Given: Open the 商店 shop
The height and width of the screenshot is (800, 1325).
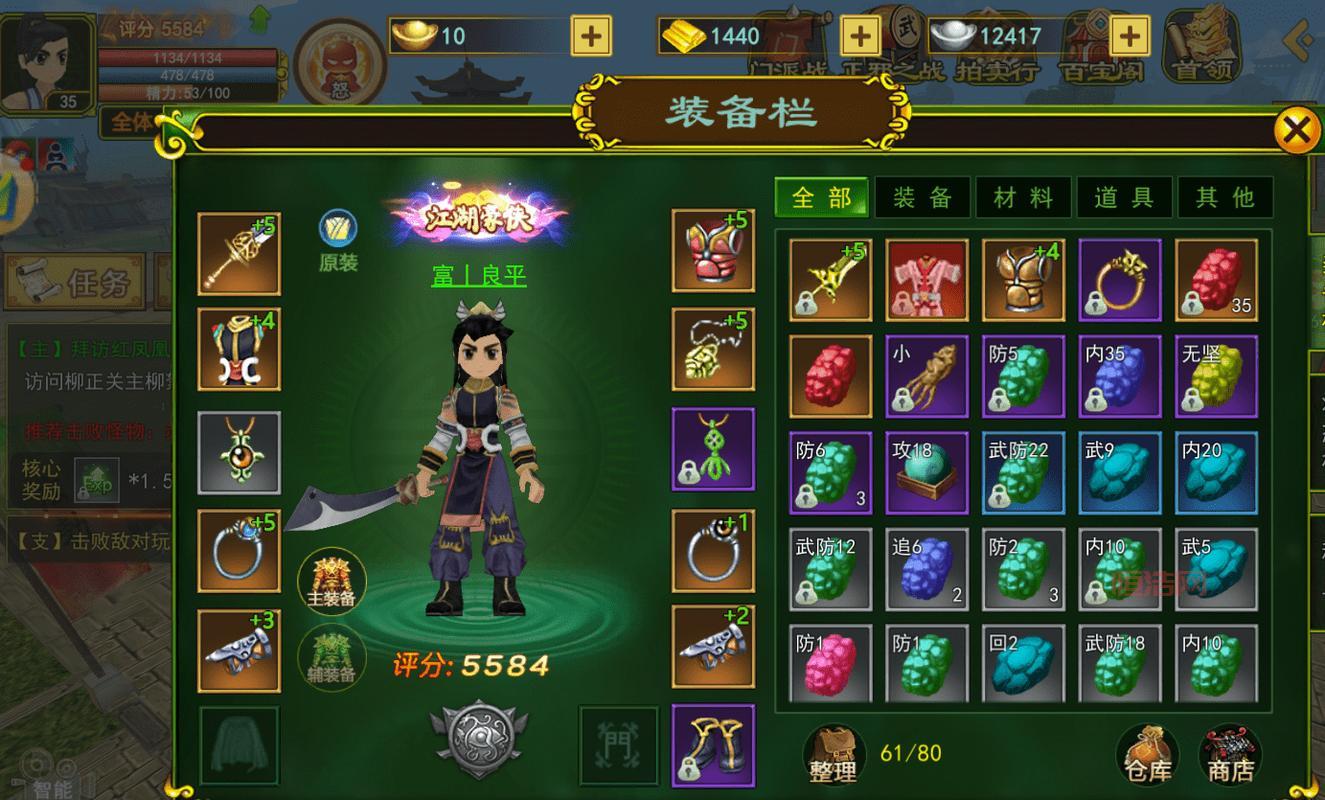Looking at the screenshot, I should coord(1229,754).
